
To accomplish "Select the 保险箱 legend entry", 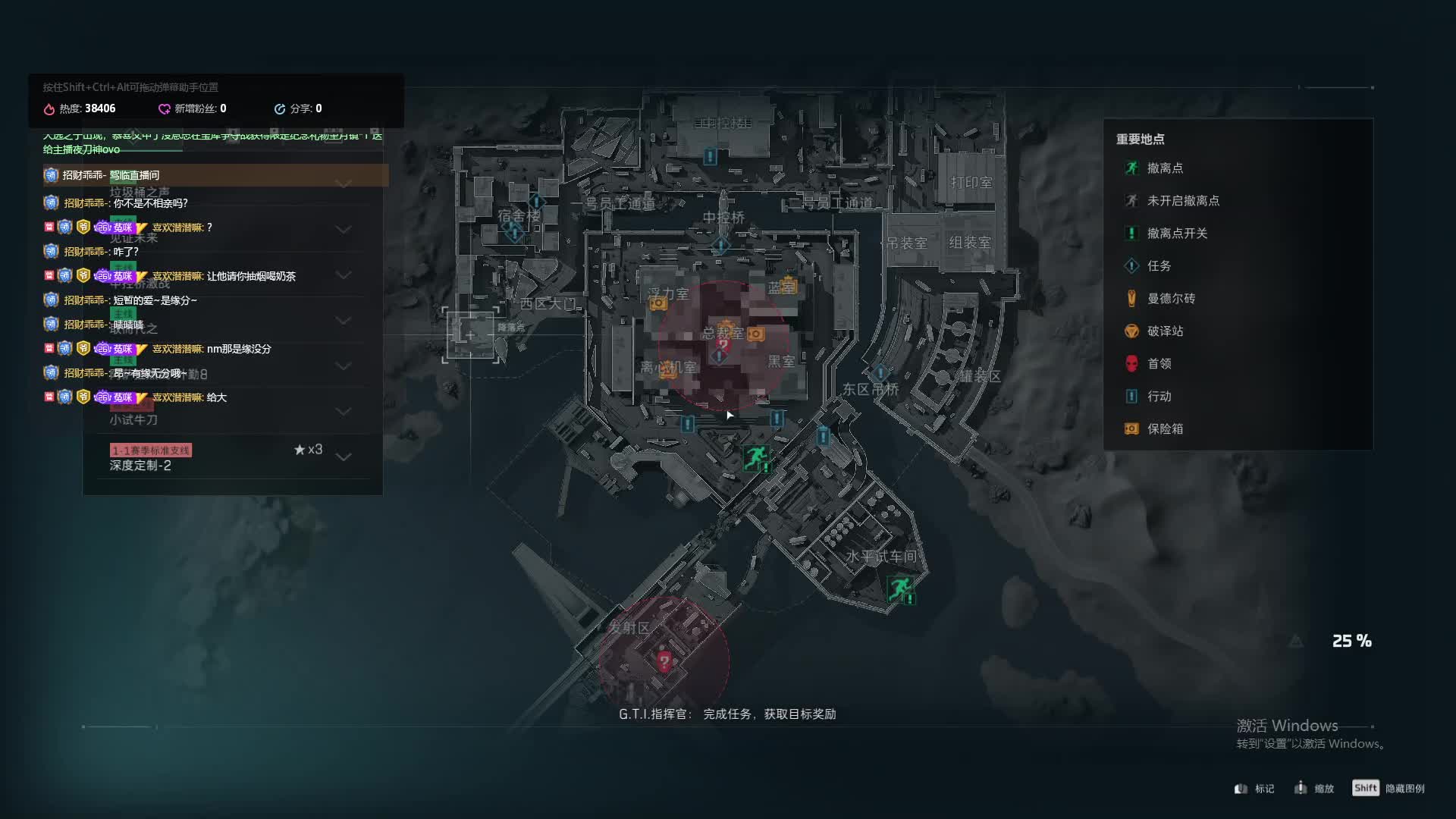I will [1164, 429].
